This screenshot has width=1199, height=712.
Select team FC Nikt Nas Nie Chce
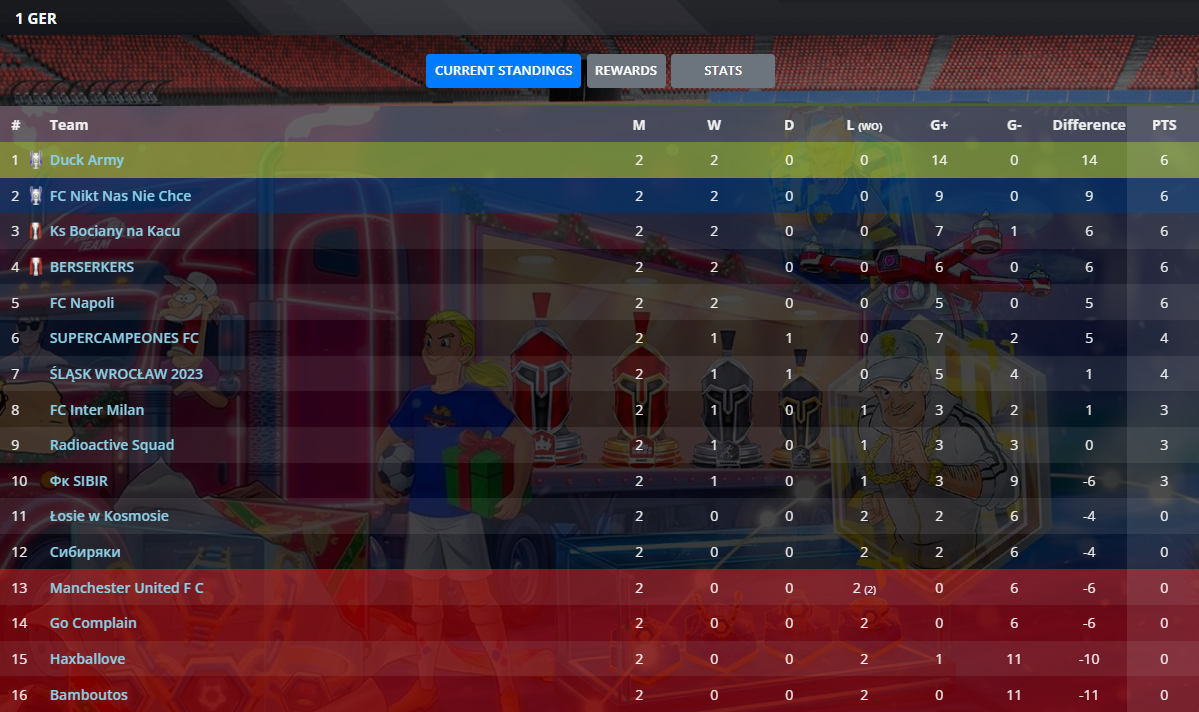tap(120, 196)
